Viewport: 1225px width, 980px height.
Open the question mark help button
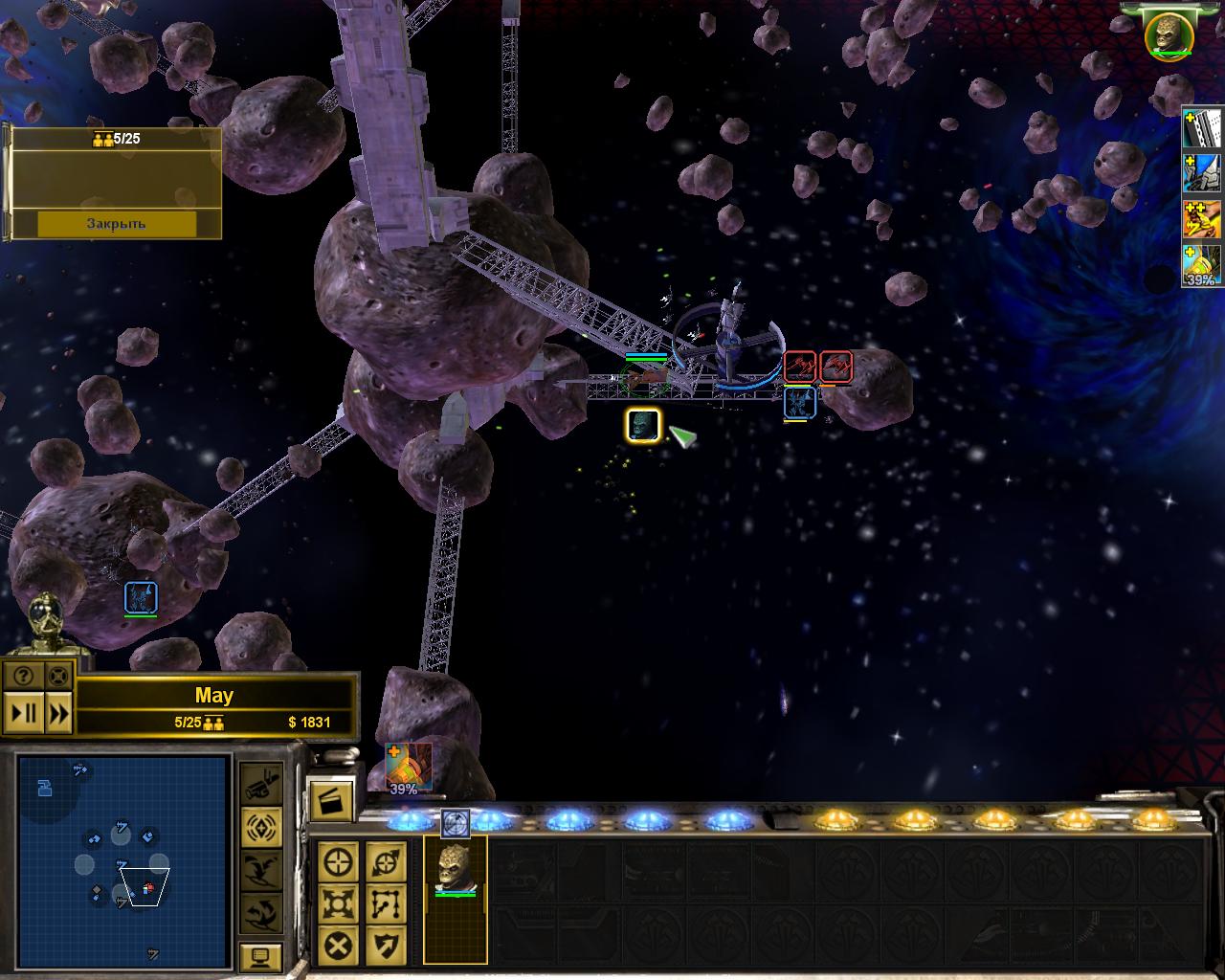point(23,676)
